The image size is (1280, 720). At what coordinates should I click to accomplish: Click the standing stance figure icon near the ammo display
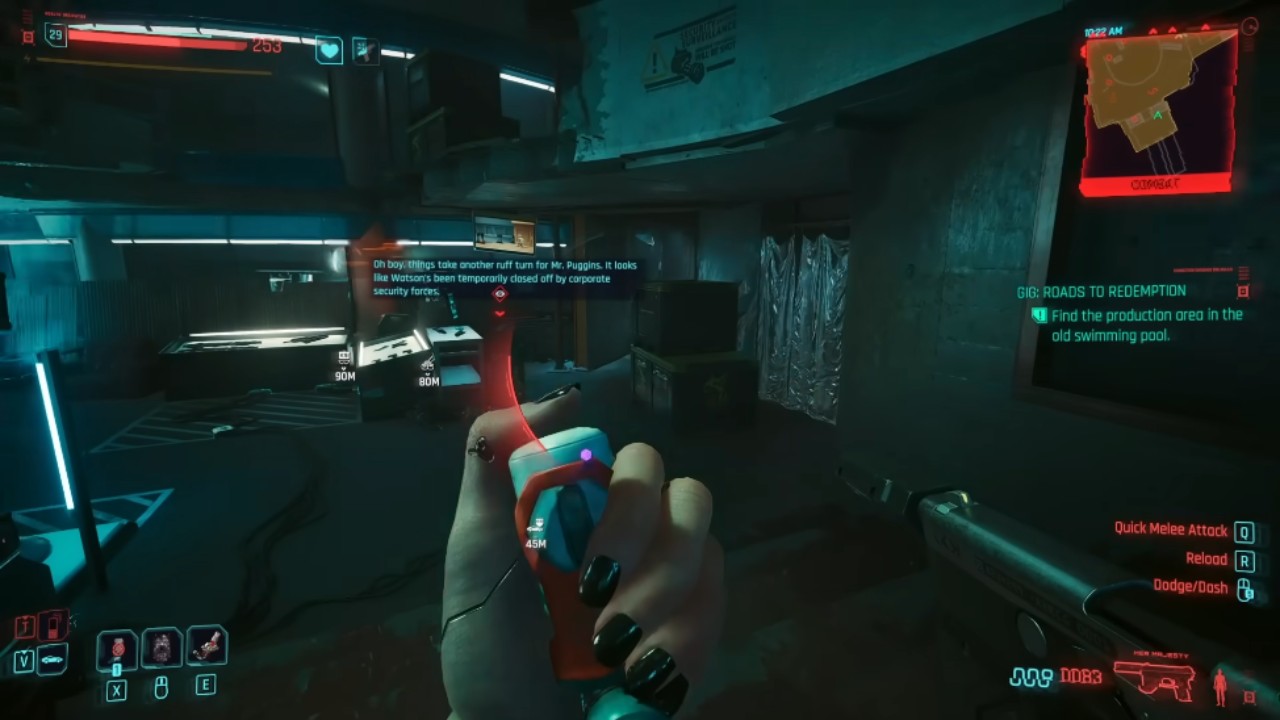[1220, 687]
